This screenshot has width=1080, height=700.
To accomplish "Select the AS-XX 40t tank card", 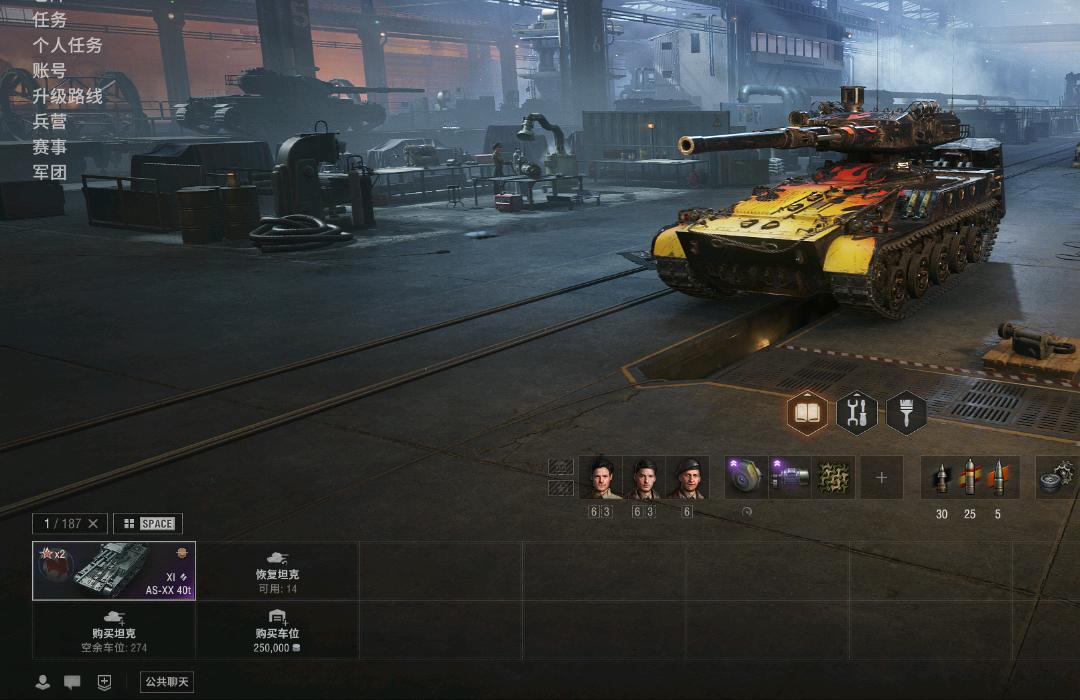I will (114, 570).
